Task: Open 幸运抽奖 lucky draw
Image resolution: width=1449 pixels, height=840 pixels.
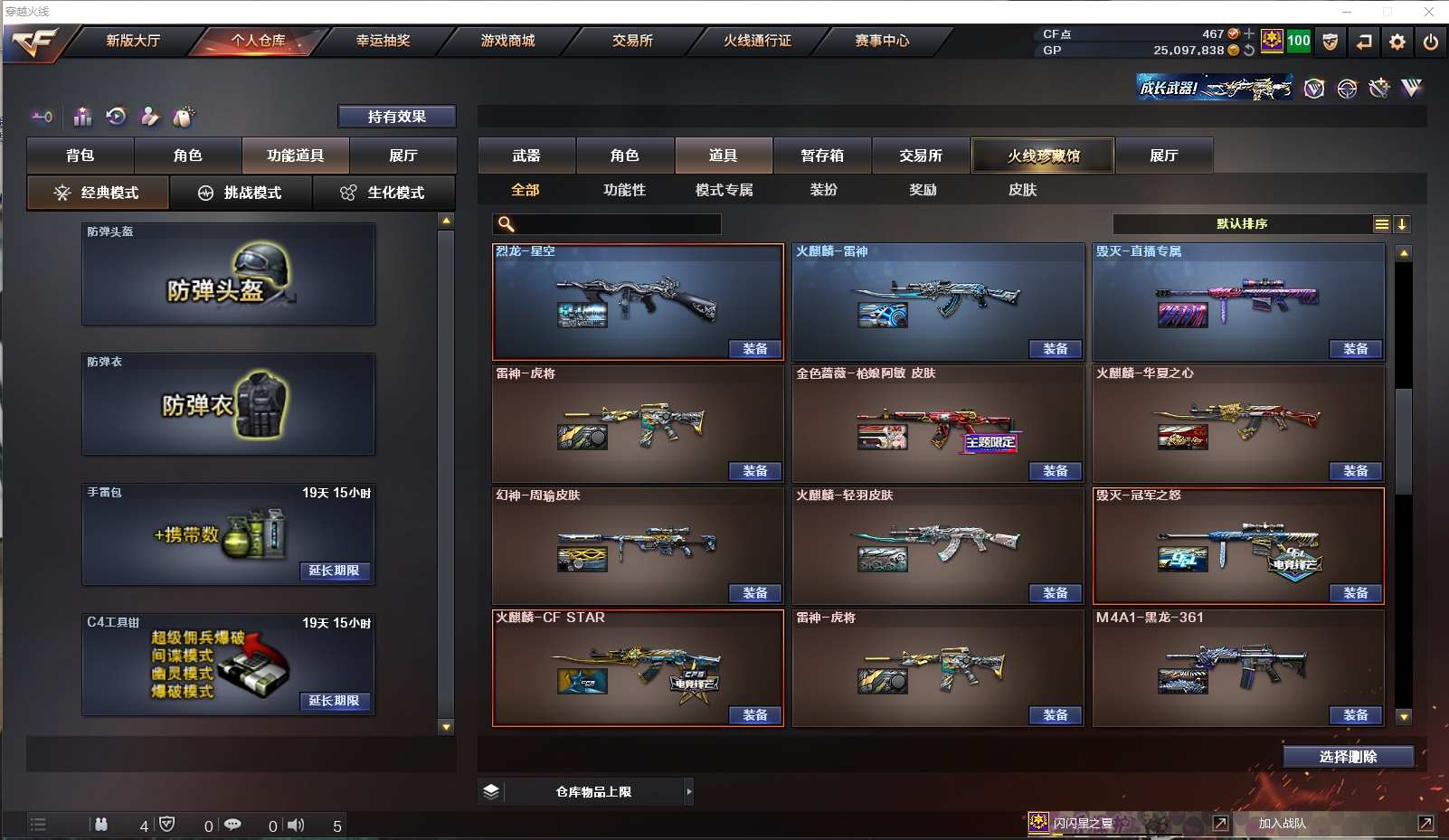Action: point(383,41)
